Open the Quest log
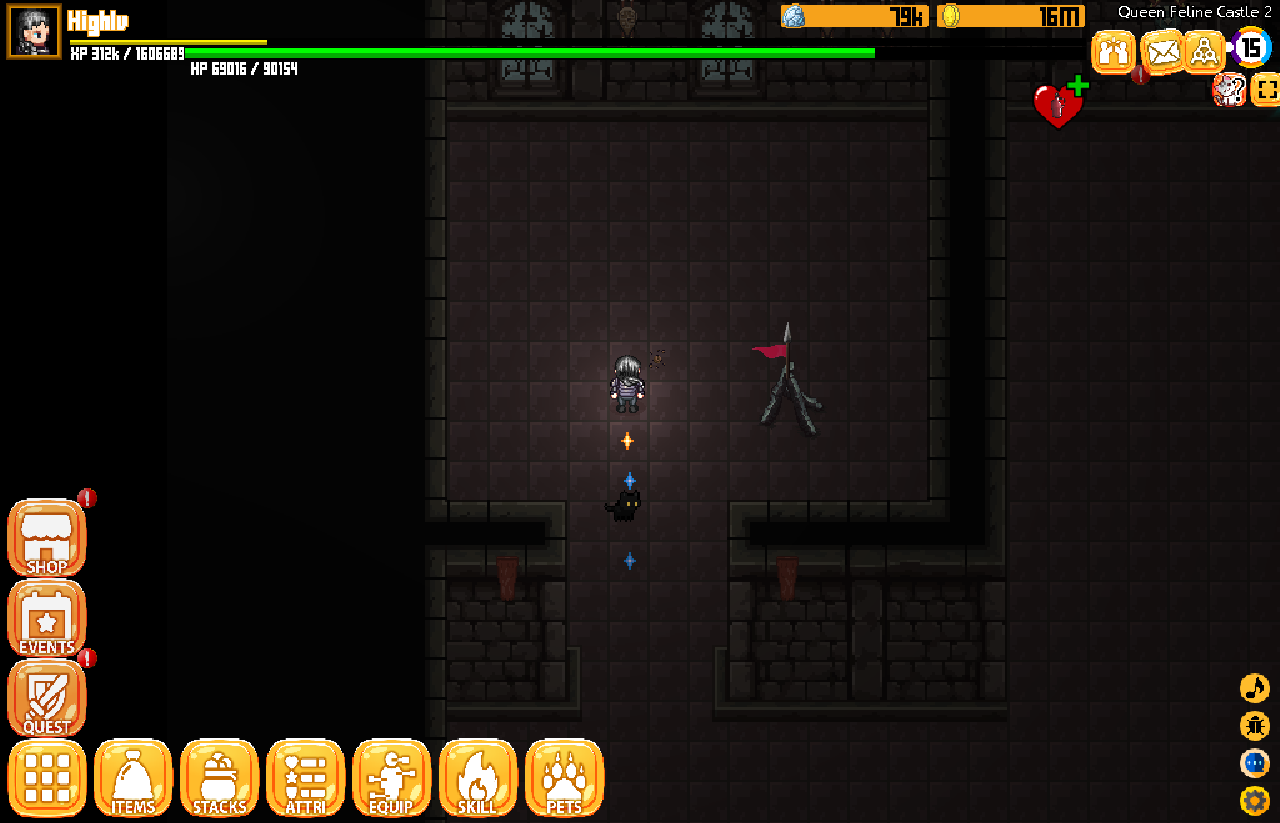Screen dimensions: 1280x823 [x=47, y=699]
